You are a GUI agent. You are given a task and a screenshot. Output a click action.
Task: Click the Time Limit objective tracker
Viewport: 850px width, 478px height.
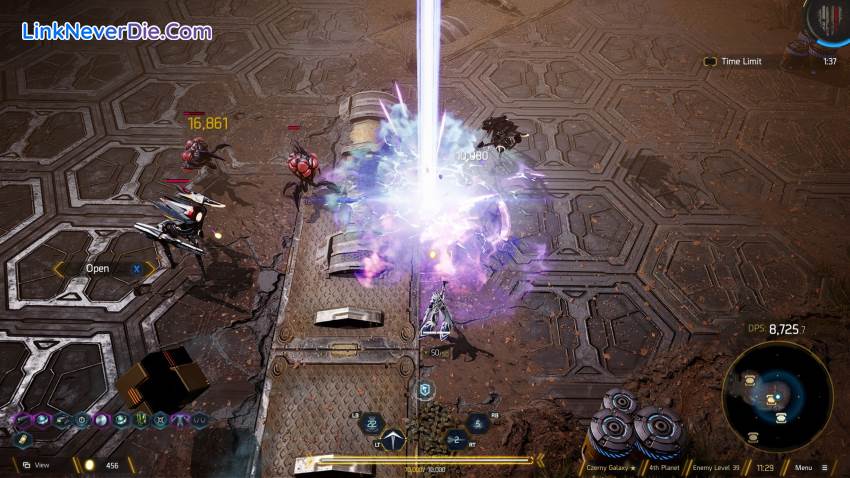(740, 61)
